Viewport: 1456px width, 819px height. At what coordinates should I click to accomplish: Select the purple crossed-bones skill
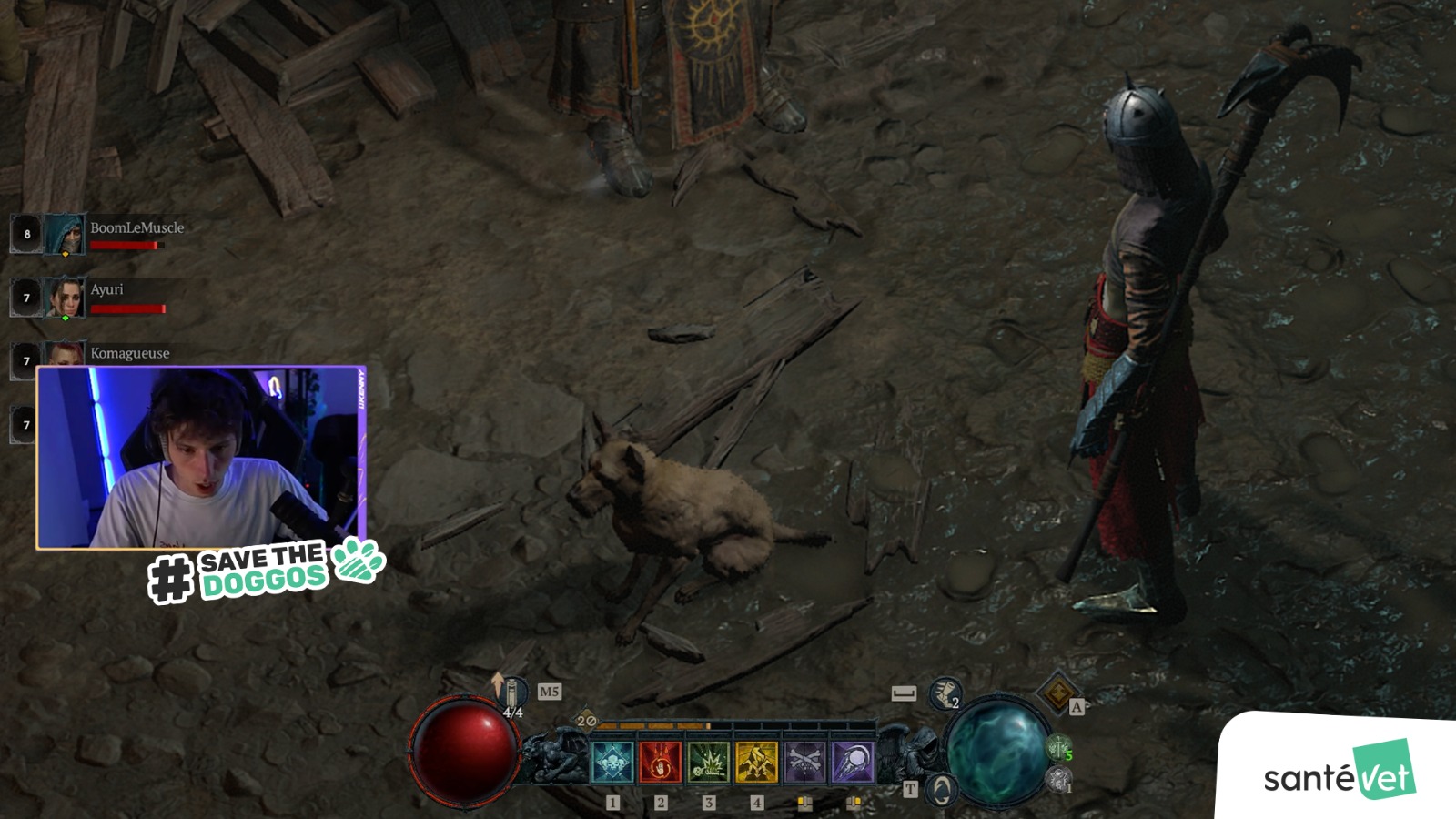tap(804, 762)
